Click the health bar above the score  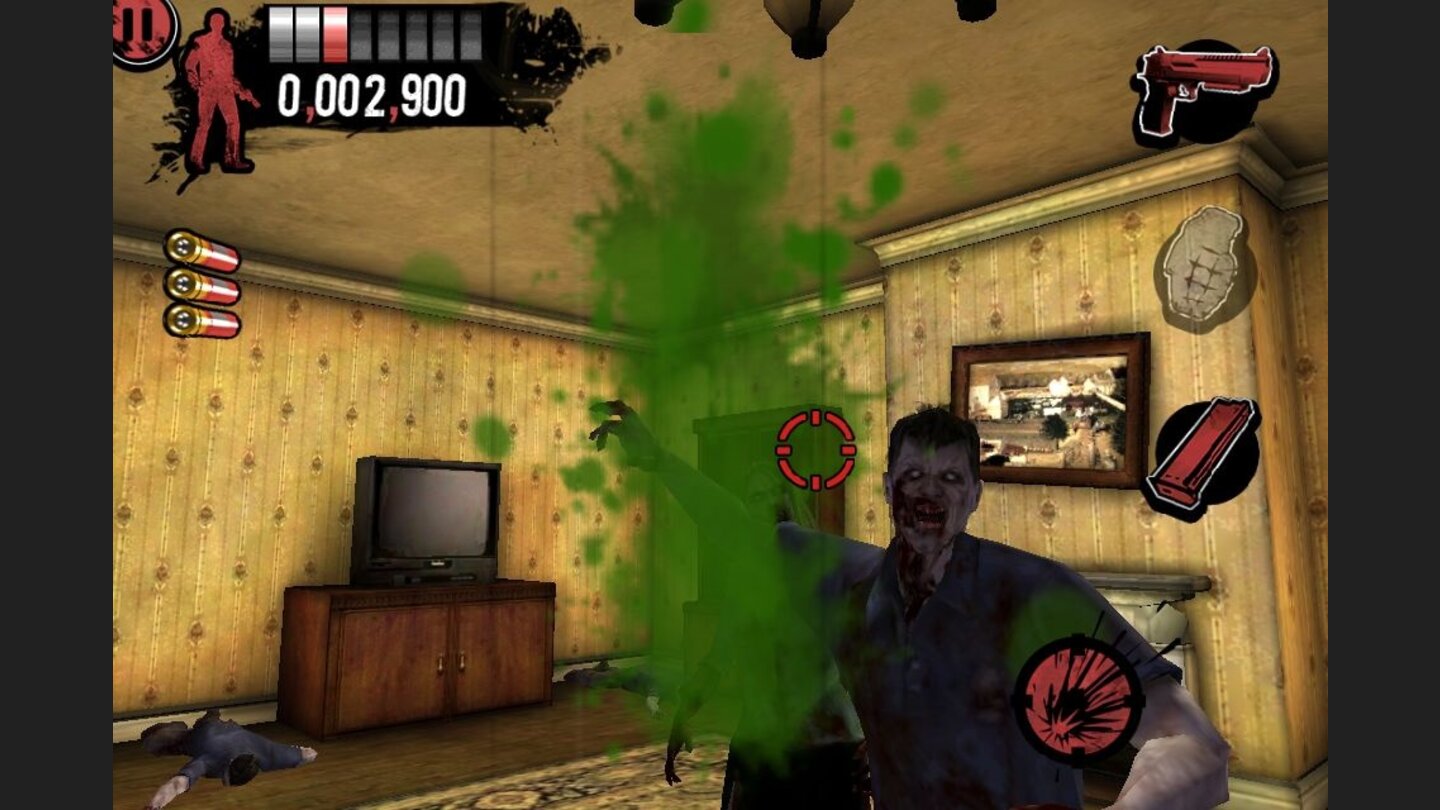375,30
